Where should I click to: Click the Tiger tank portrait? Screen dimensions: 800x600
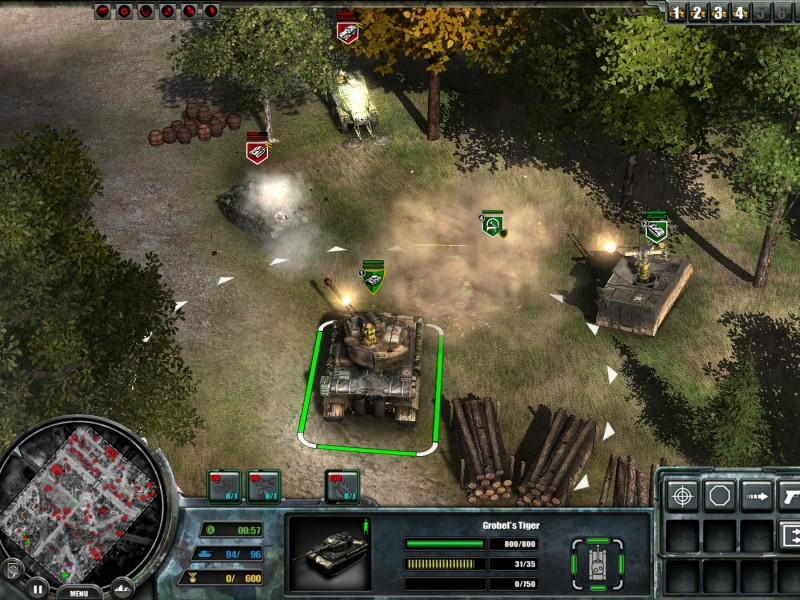[330, 552]
